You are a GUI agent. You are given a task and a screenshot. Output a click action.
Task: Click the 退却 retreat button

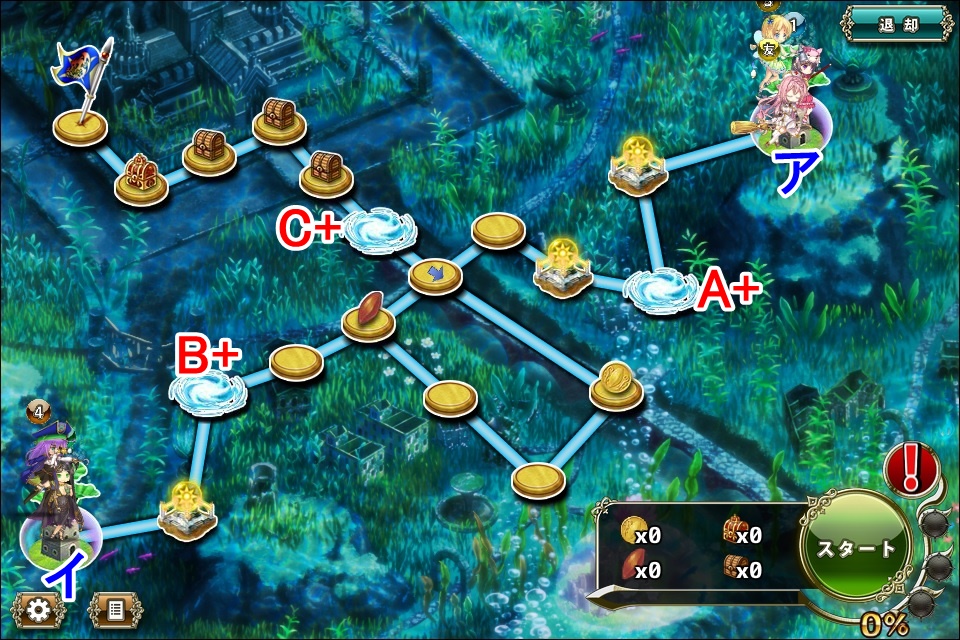[x=895, y=22]
